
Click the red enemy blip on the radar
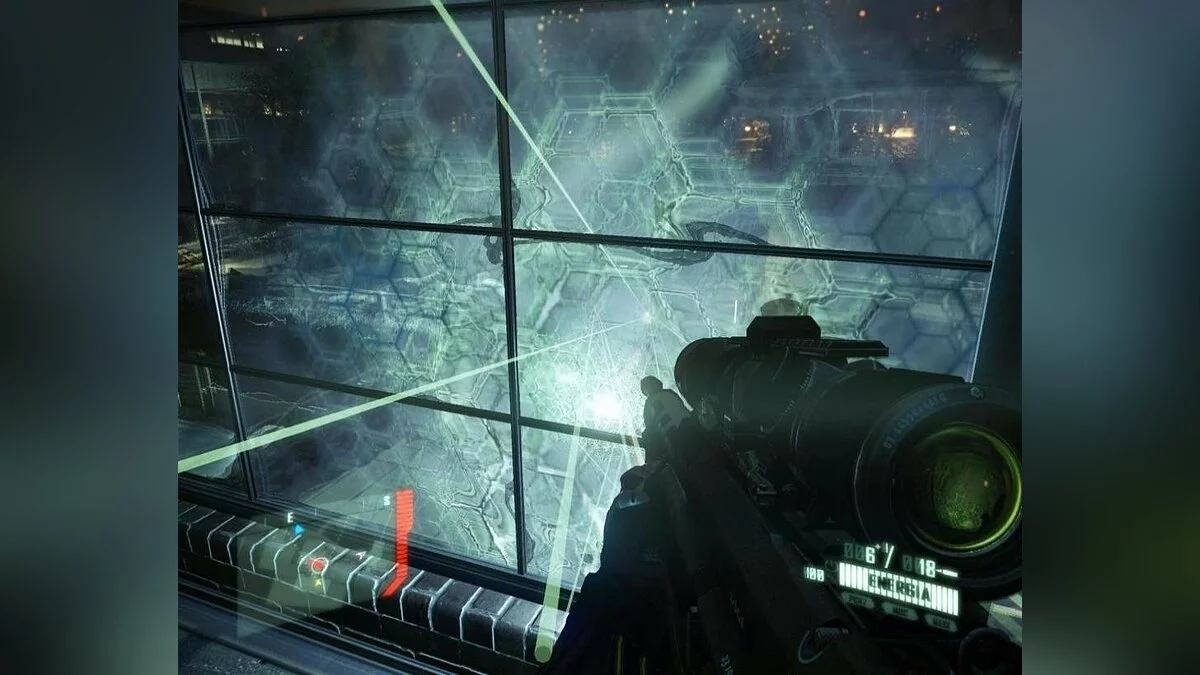click(318, 565)
